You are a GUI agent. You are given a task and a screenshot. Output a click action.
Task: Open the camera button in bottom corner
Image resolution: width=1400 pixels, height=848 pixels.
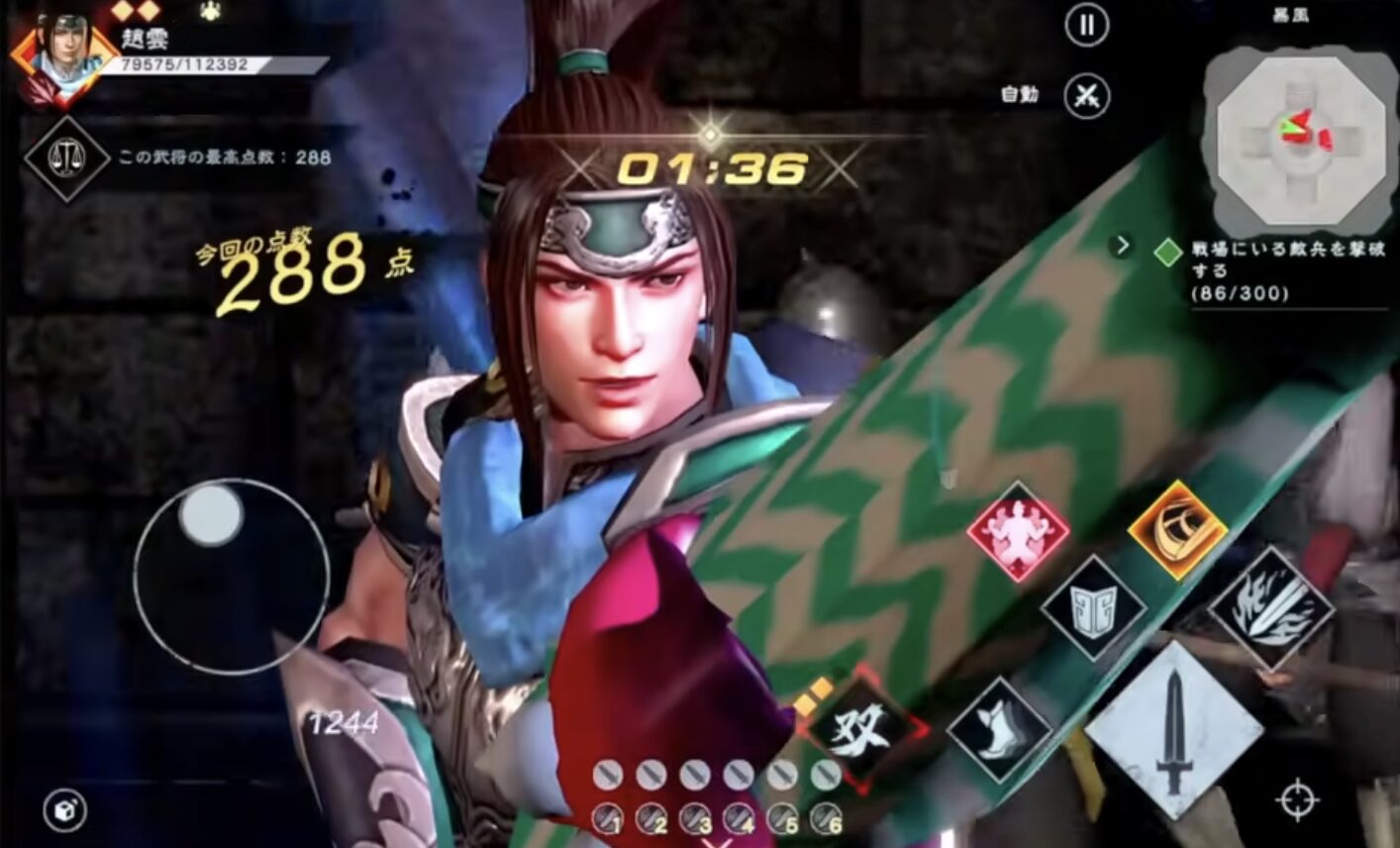(x=65, y=810)
